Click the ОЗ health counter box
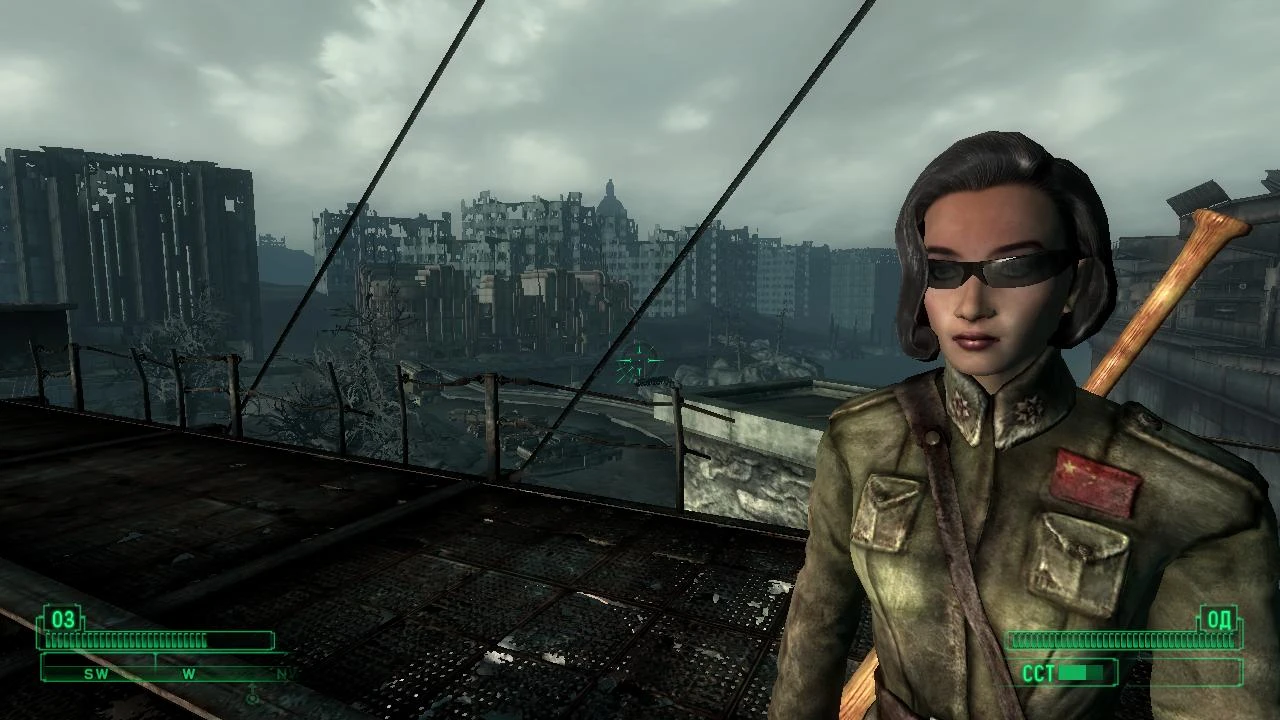This screenshot has width=1280, height=720. pyautogui.click(x=62, y=619)
